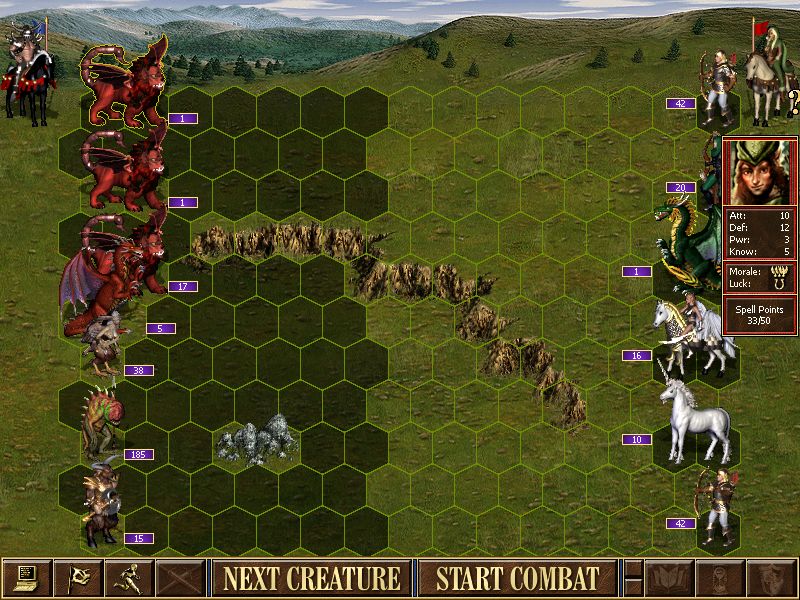Surrender using the white flag button
Screen dimensions: 800x600
pos(78,578)
